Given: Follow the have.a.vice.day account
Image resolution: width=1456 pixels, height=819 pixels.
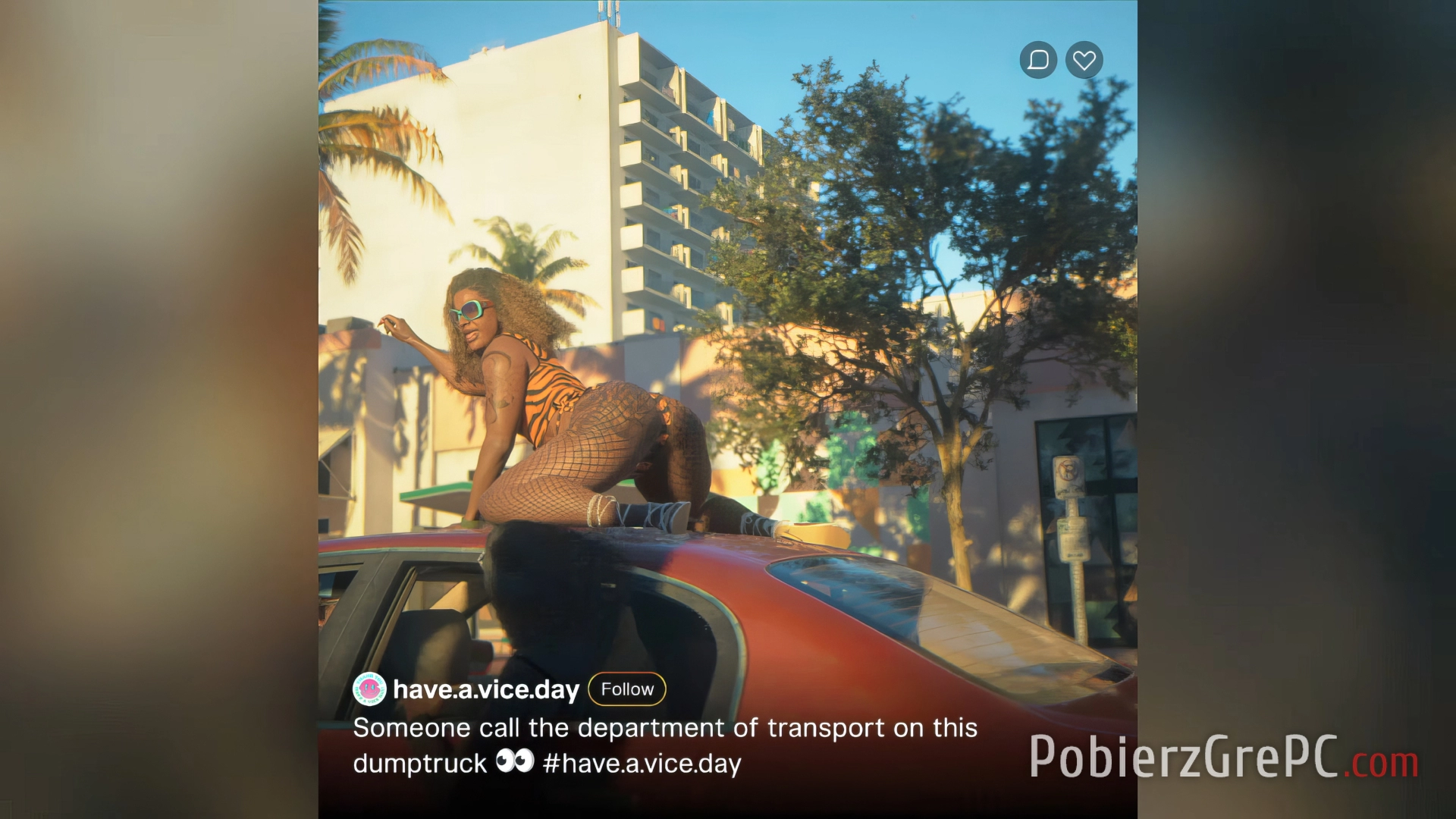Looking at the screenshot, I should tap(627, 689).
